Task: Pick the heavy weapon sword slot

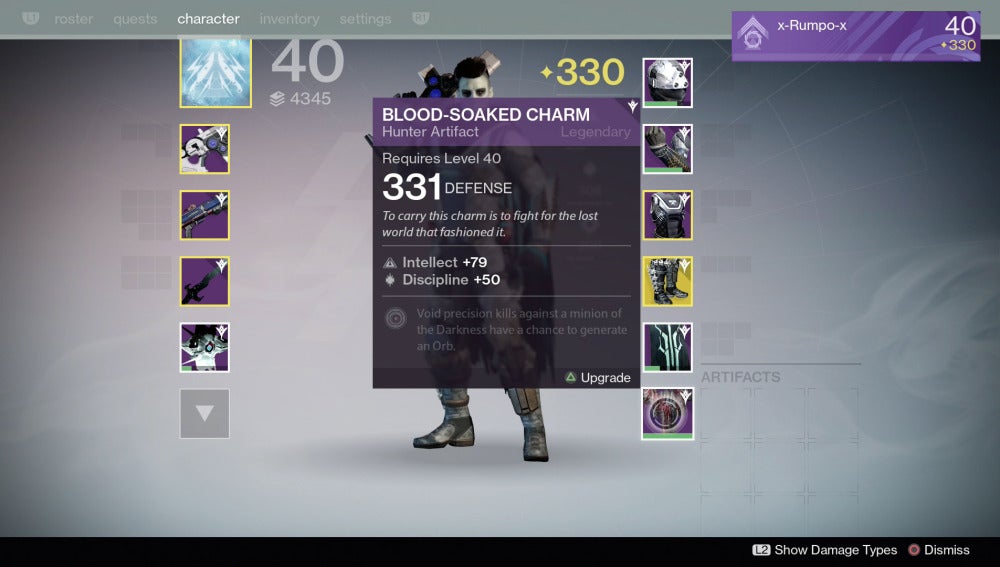Action: (x=205, y=281)
